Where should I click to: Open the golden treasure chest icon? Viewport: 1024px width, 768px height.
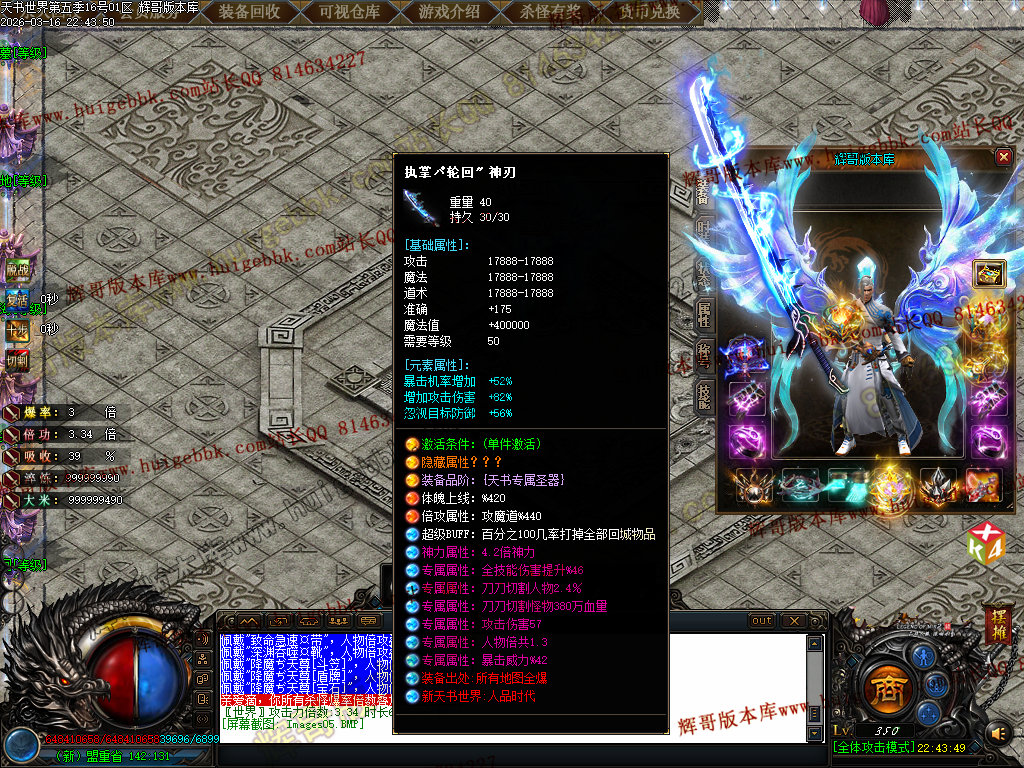(x=989, y=275)
